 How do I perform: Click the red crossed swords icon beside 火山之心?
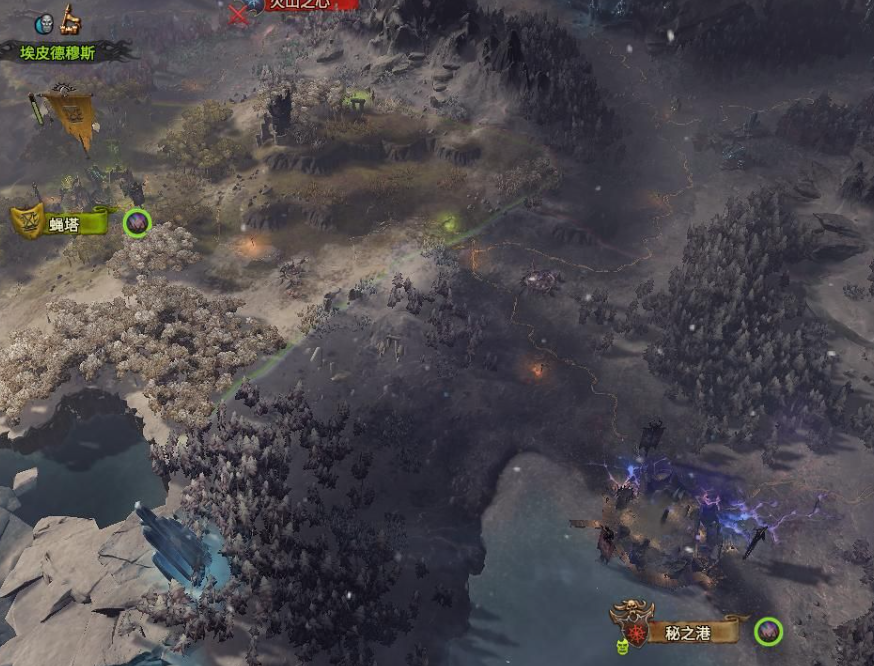[x=238, y=13]
